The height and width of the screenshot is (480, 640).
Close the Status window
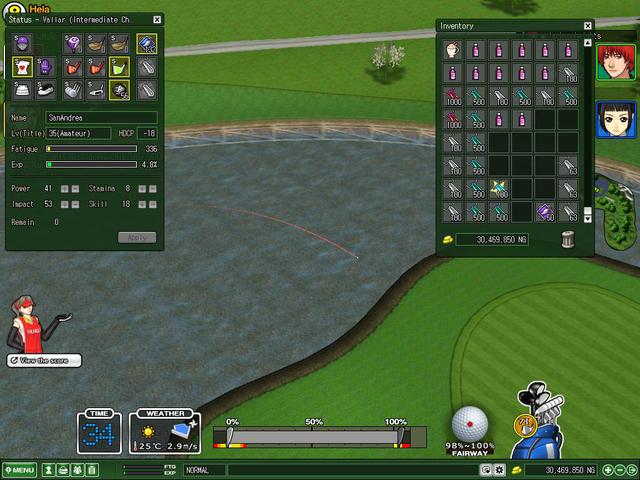pos(157,19)
